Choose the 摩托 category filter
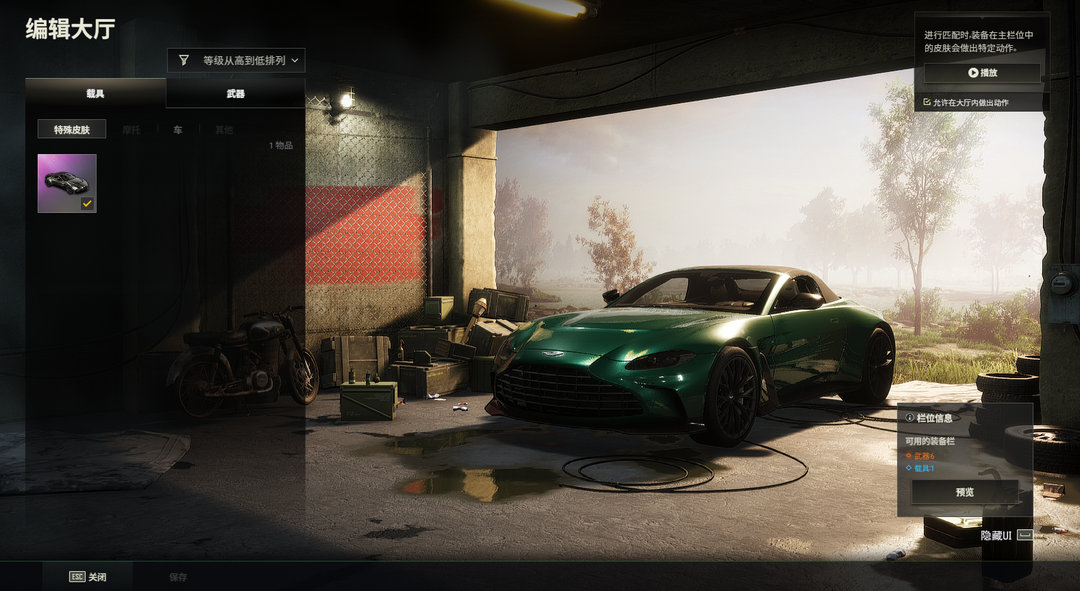Screen dimensions: 1080x591 (131, 130)
